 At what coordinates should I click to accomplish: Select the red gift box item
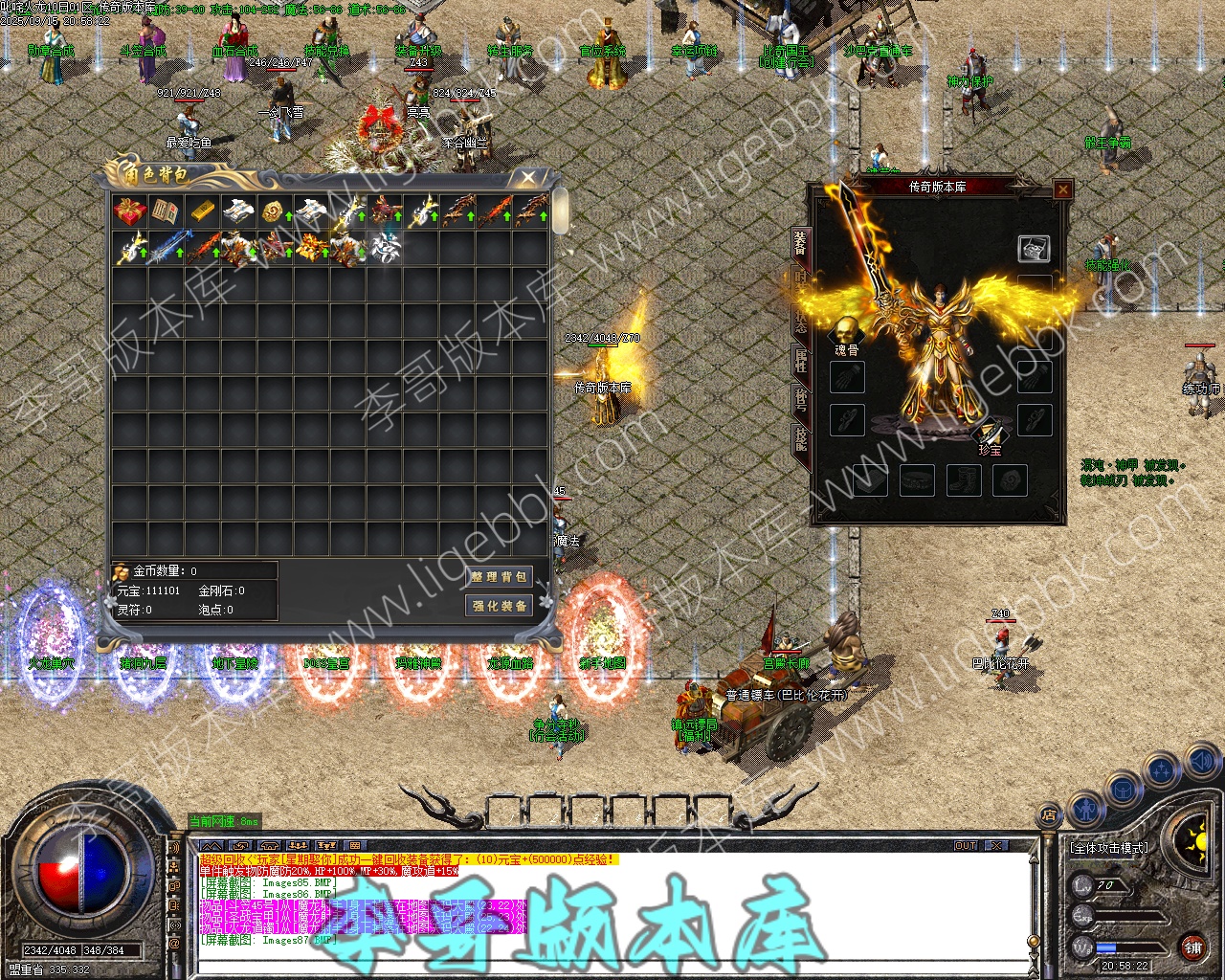click(x=129, y=211)
